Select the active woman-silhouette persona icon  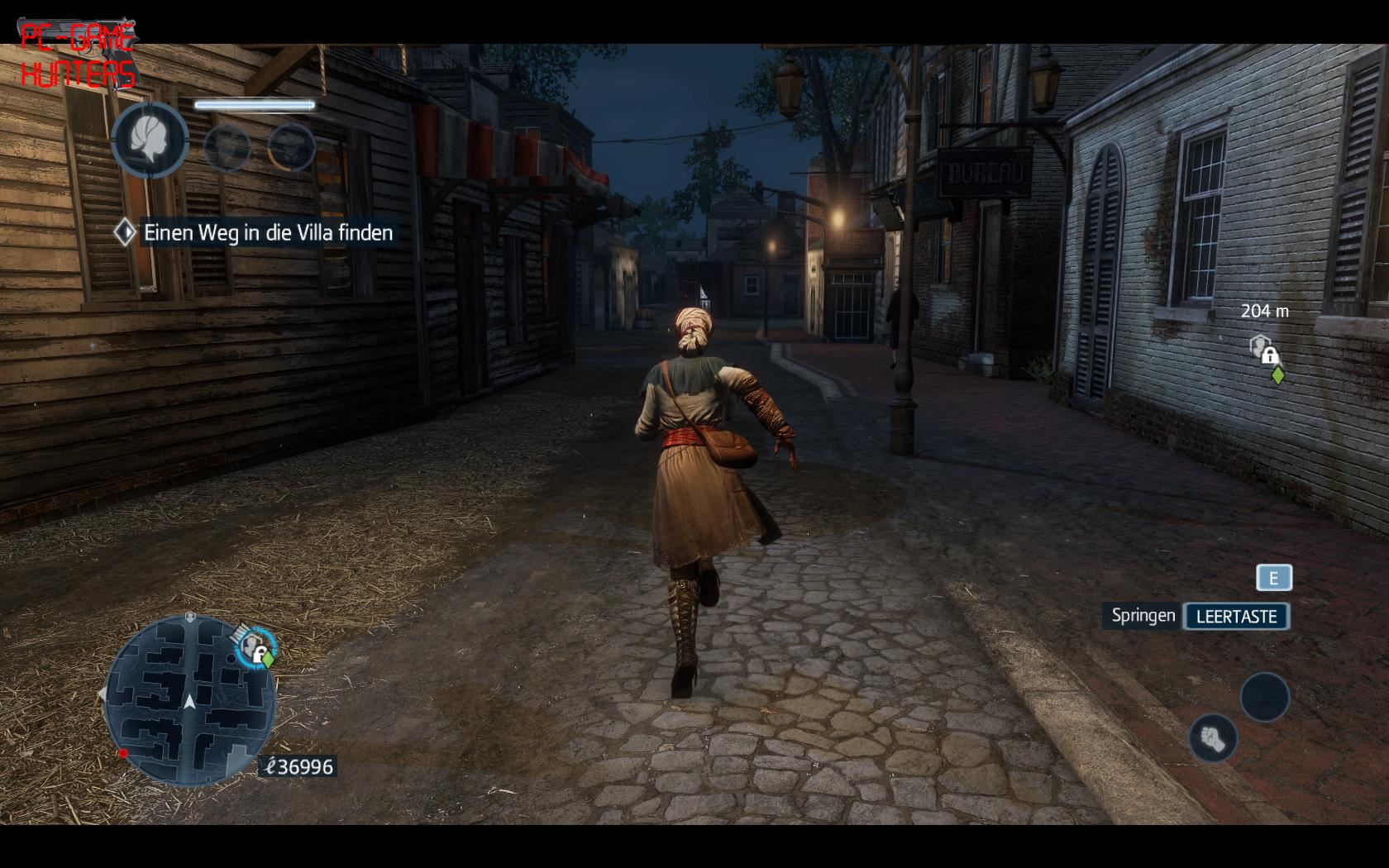pos(150,141)
